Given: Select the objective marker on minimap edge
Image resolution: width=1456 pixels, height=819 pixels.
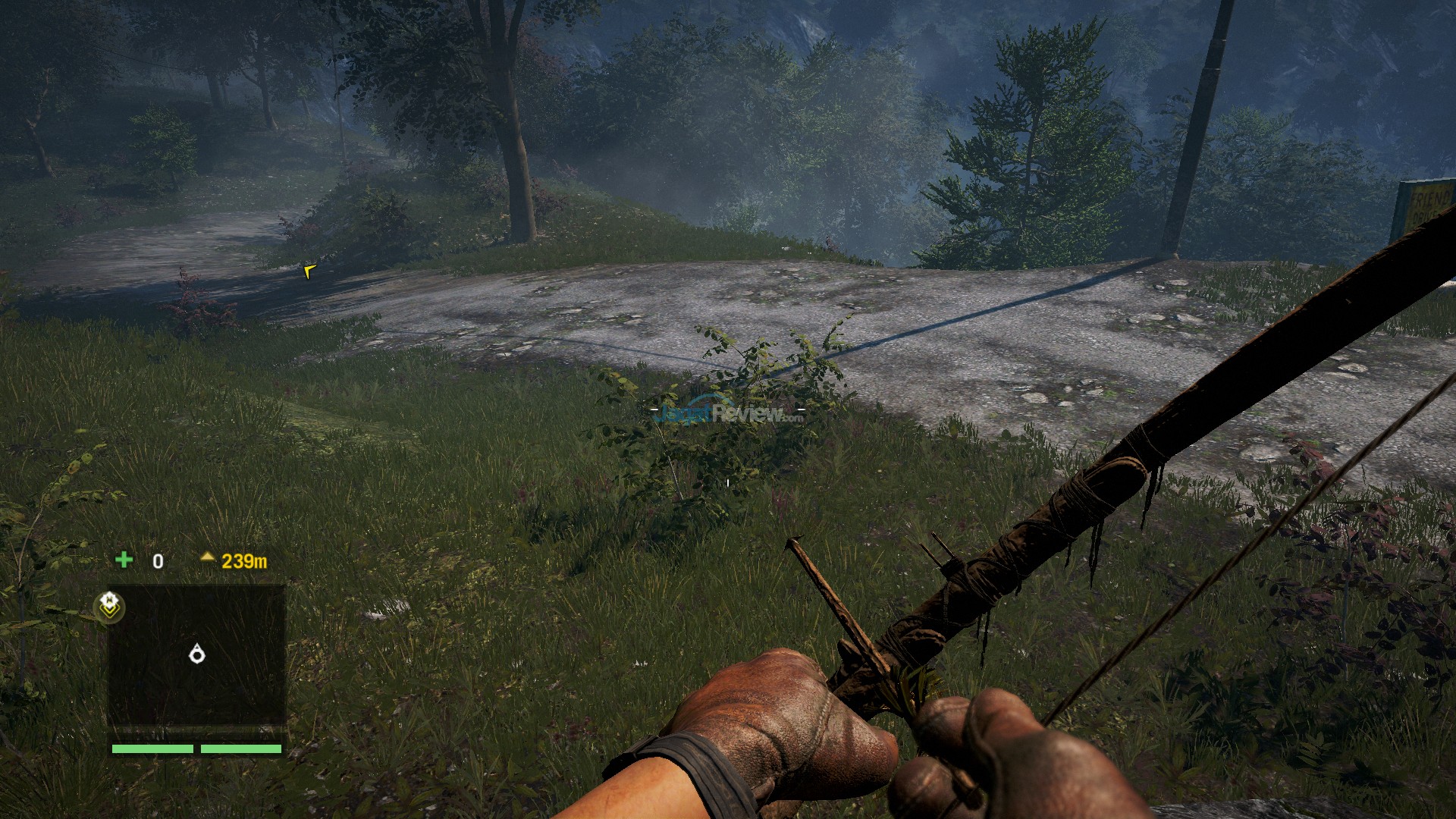Looking at the screenshot, I should [109, 604].
